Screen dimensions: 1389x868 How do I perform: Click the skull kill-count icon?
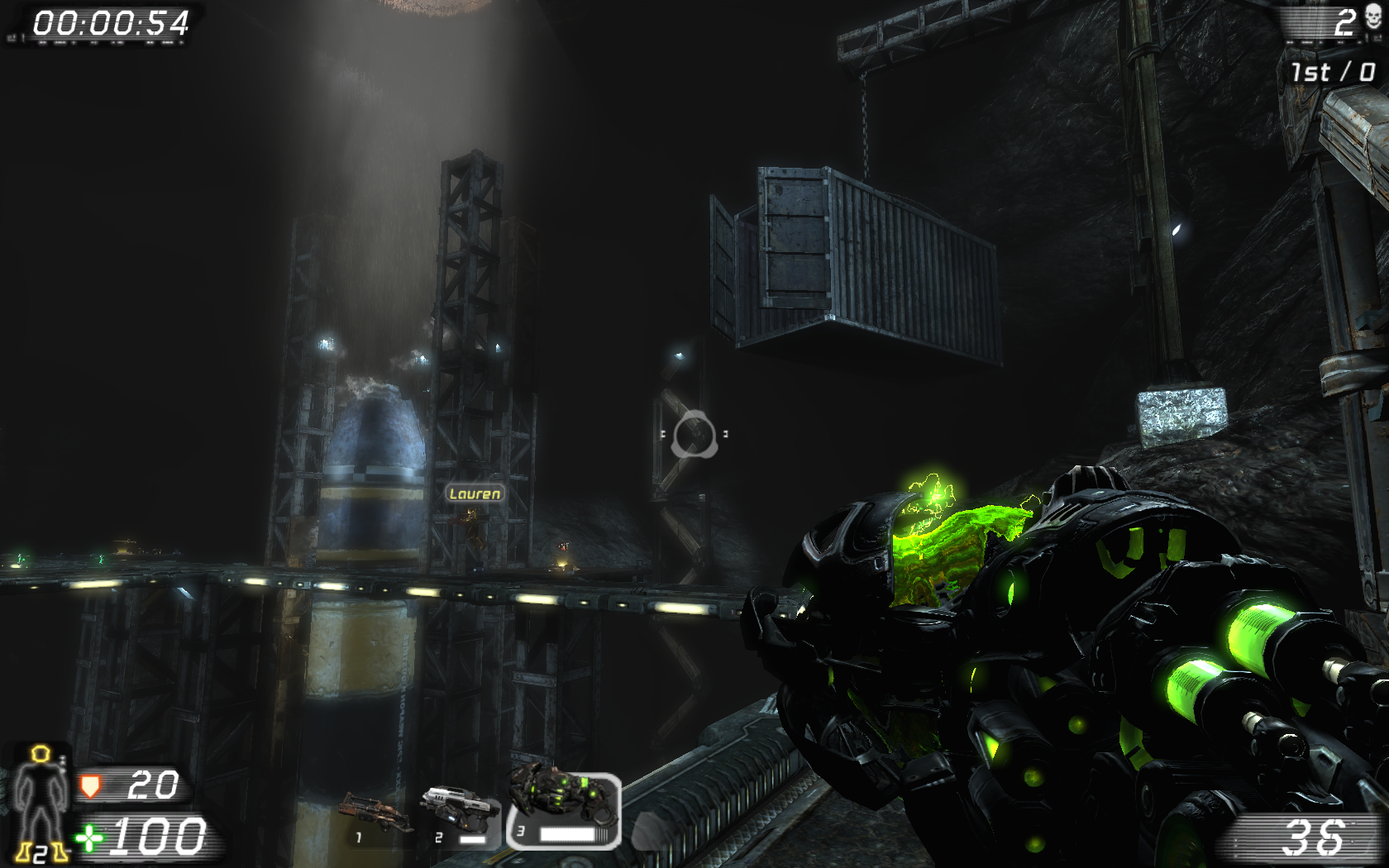click(x=1373, y=17)
